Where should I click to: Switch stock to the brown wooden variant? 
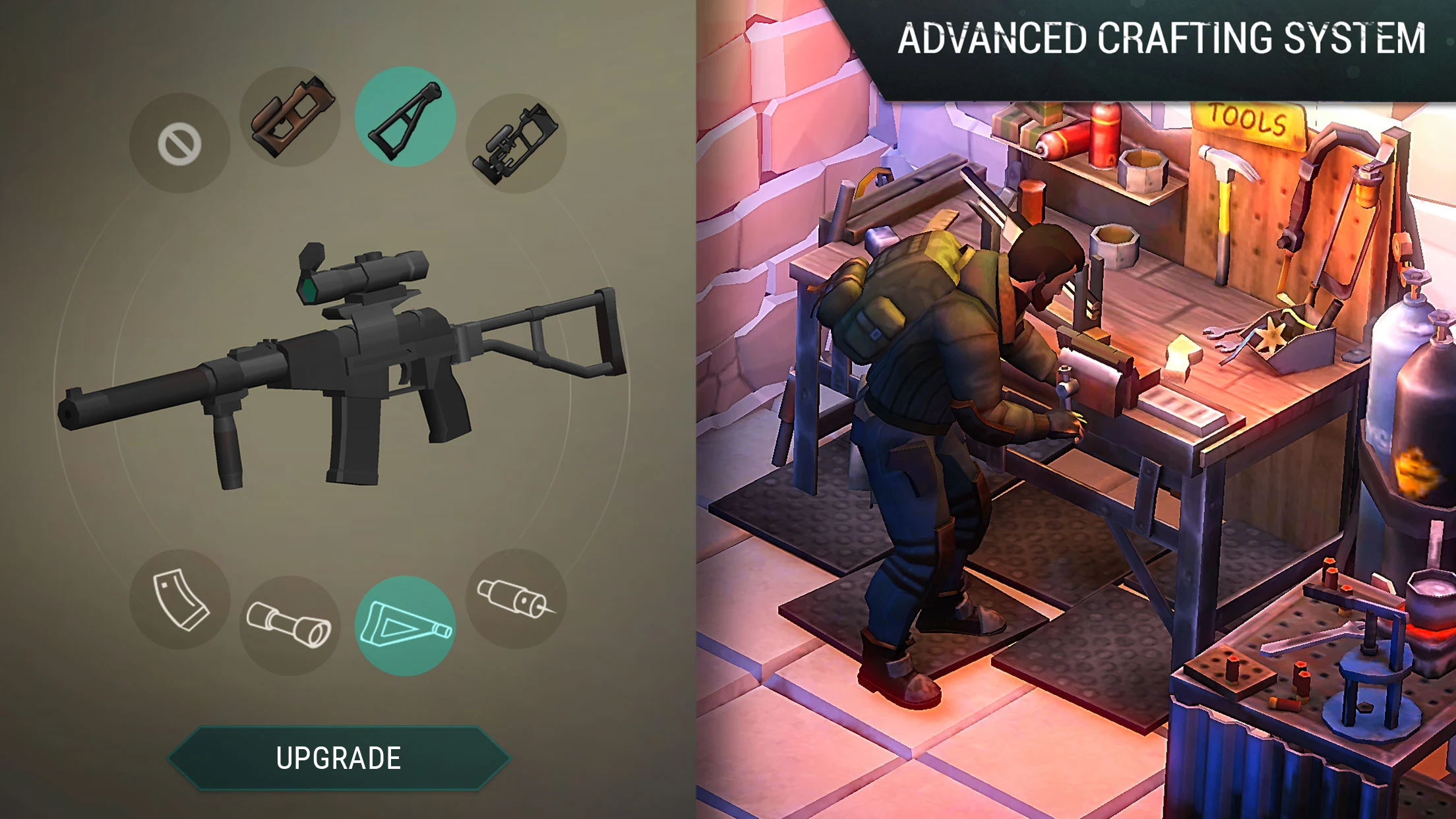290,119
